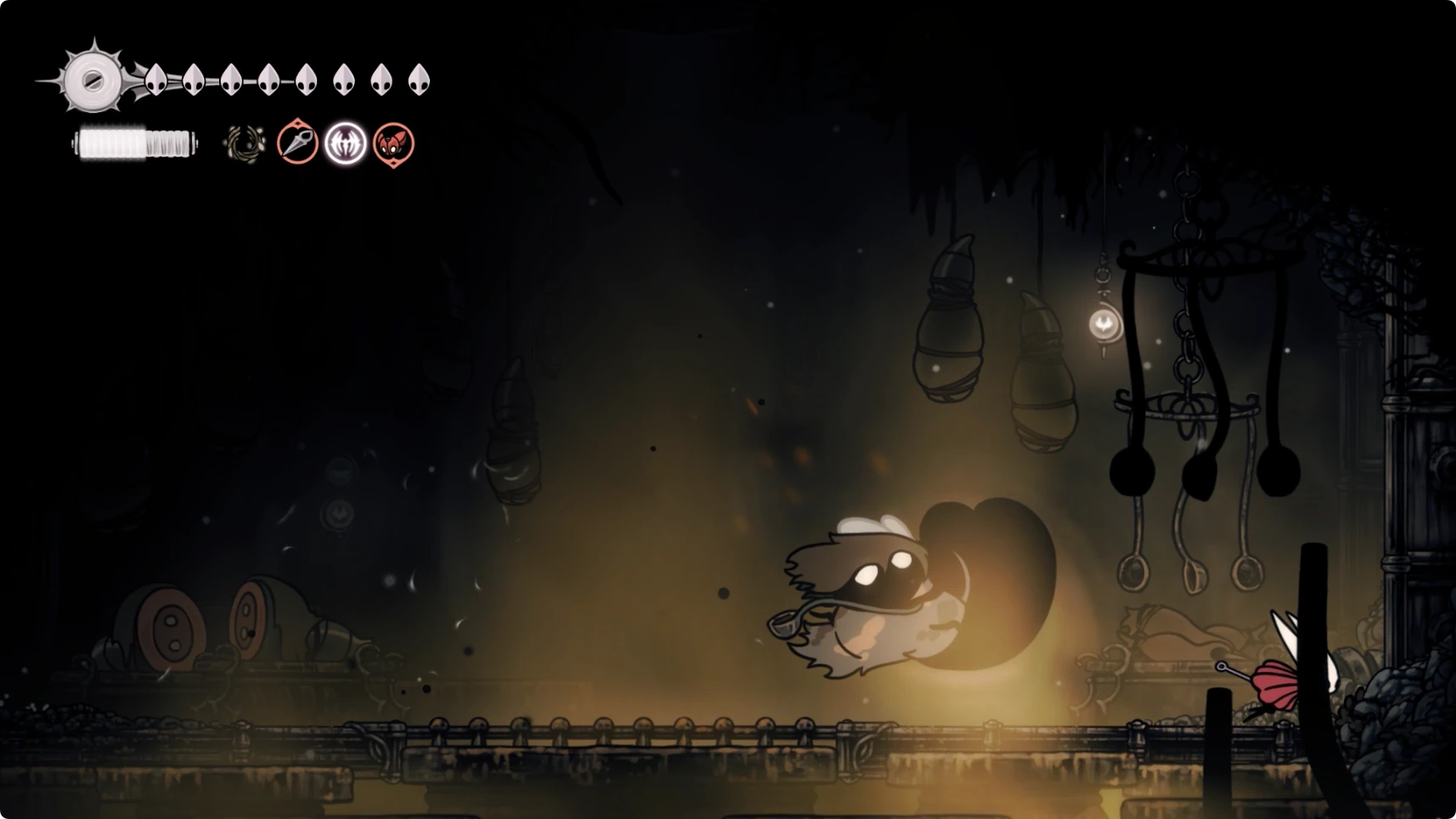Viewport: 1456px width, 819px height.
Task: Choose the red bug companion tool icon
Action: (393, 144)
